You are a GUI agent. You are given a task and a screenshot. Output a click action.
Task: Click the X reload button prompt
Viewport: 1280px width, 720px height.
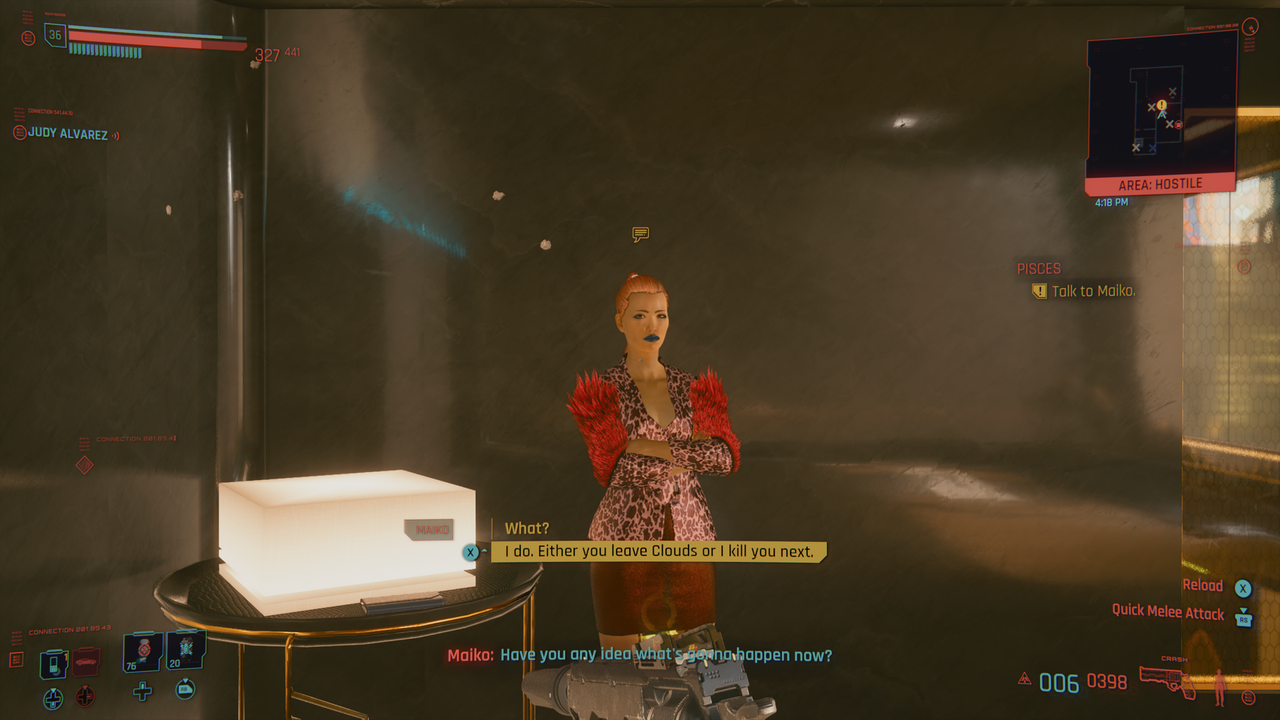tap(1243, 587)
